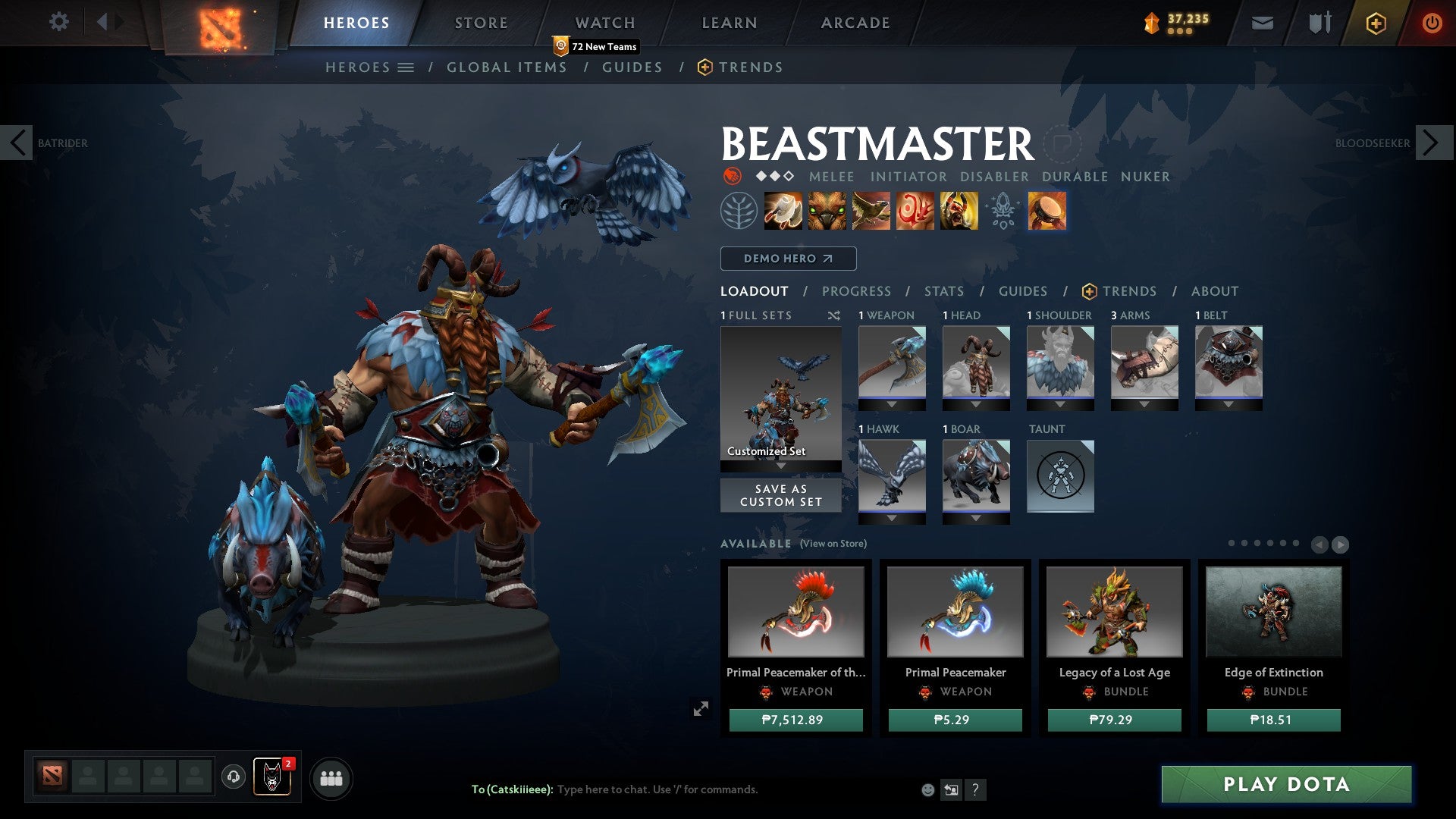This screenshot has height=819, width=1456.
Task: Click the expand hero preview arrows
Action: 701,708
